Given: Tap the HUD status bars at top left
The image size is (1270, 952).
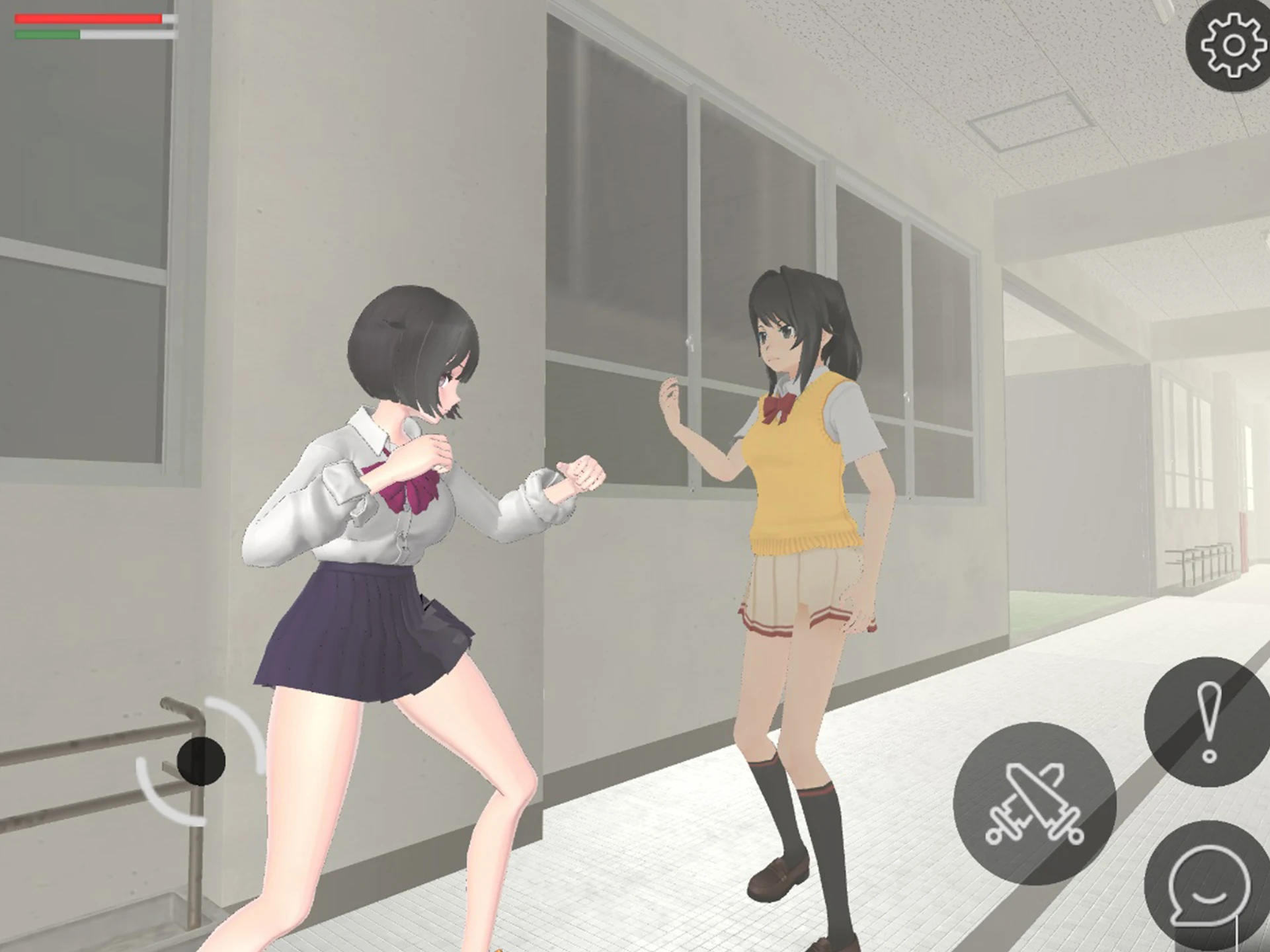Looking at the screenshot, I should coord(89,26).
